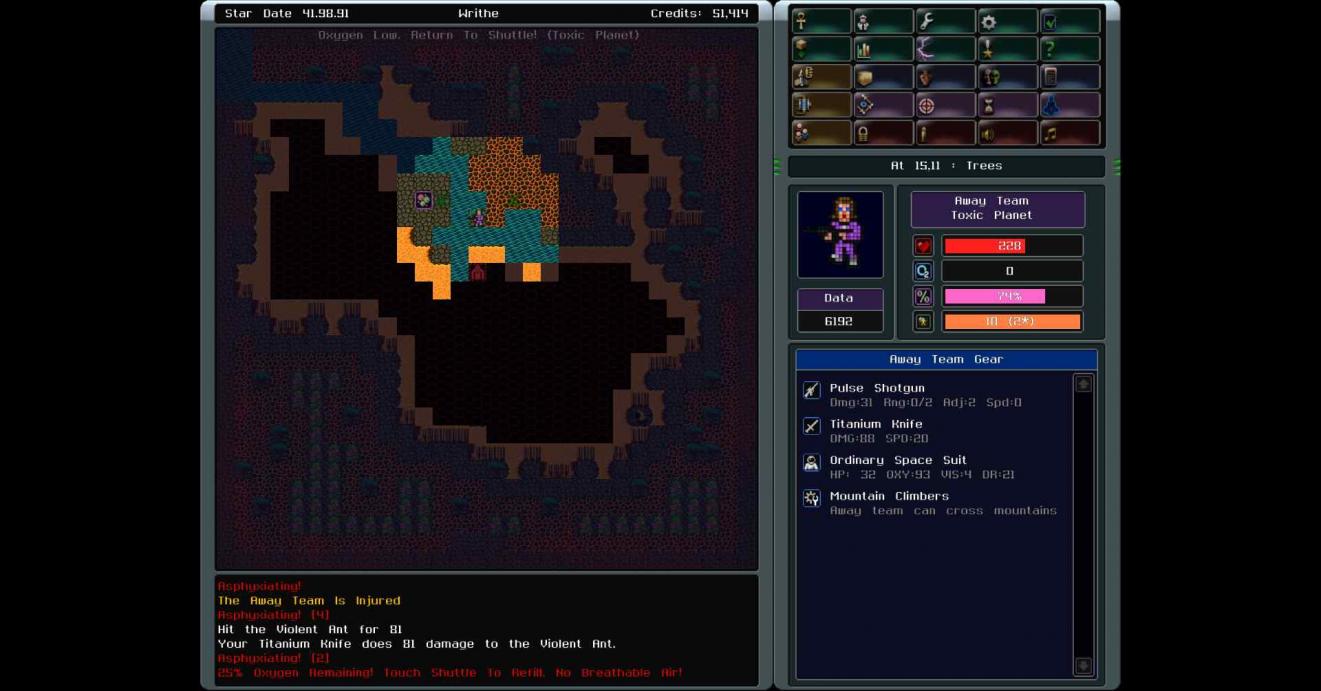The height and width of the screenshot is (691, 1321).
Task: Open the bar chart statistics button
Action: tap(882, 49)
